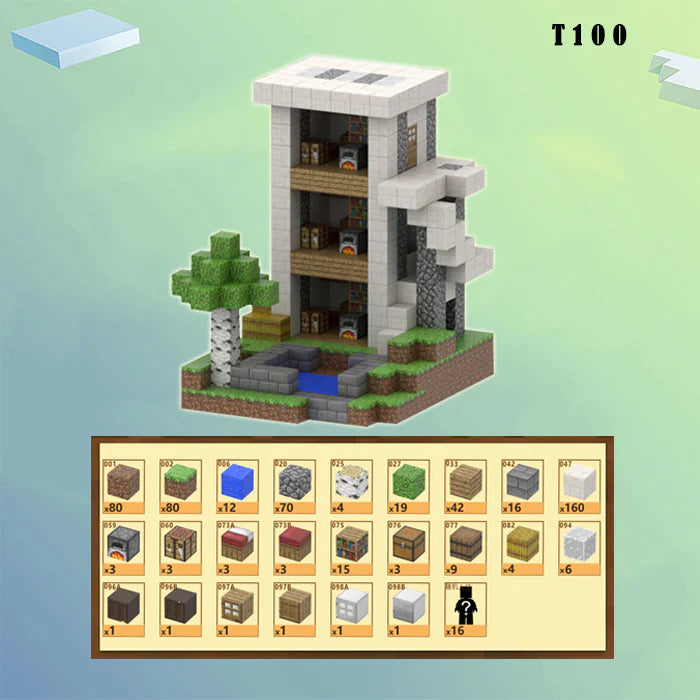Select the white glass block x6 slot
Screen dimensions: 700x700
[578, 546]
